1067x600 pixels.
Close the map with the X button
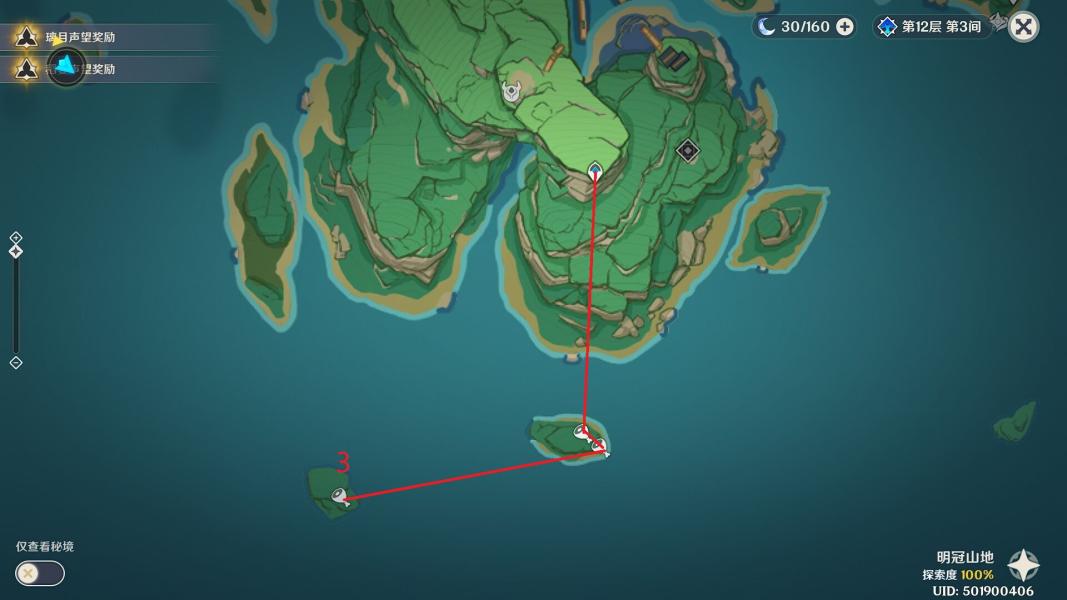[x=1023, y=27]
